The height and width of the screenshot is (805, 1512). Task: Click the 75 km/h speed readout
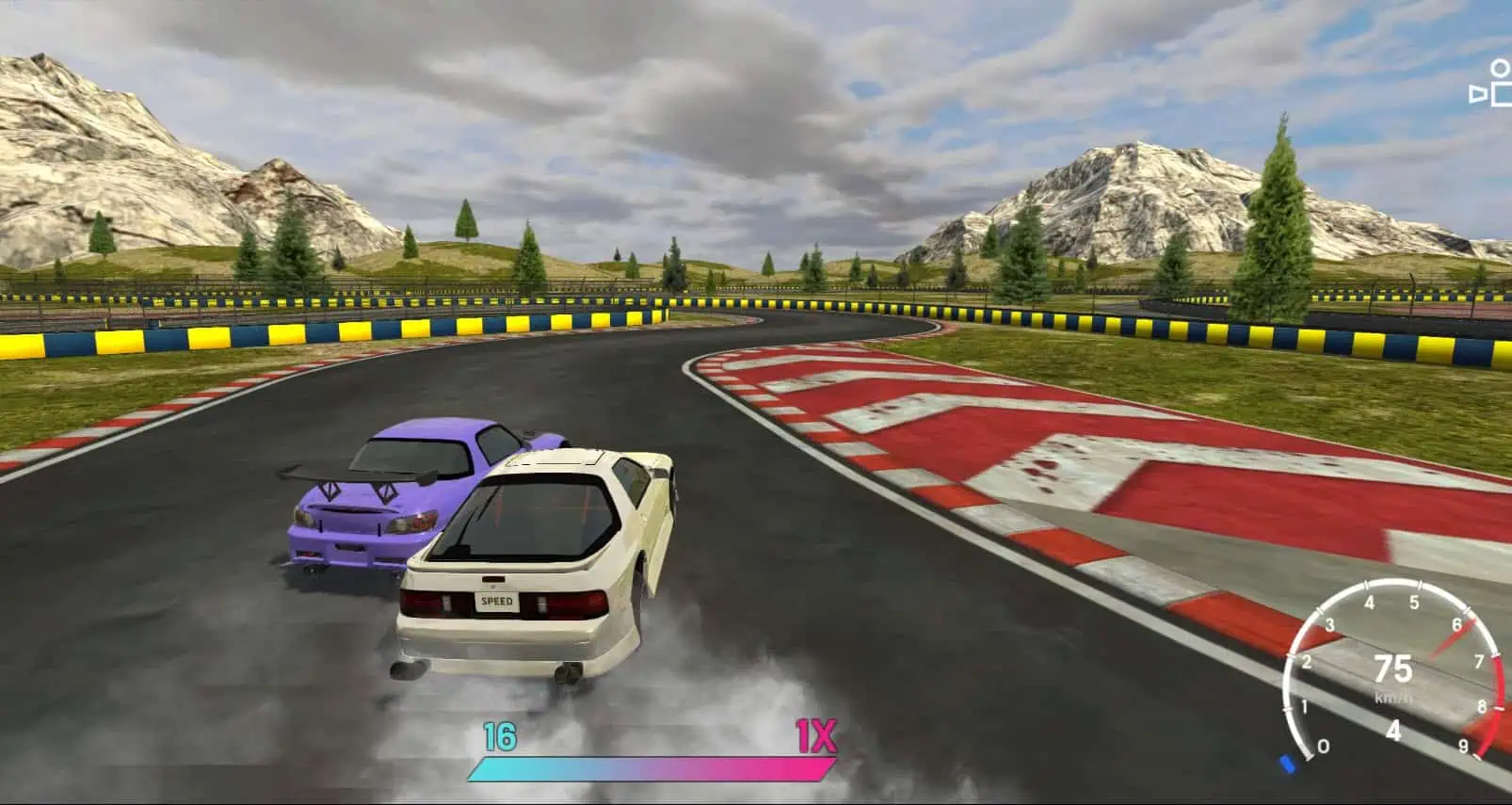pyautogui.click(x=1393, y=670)
